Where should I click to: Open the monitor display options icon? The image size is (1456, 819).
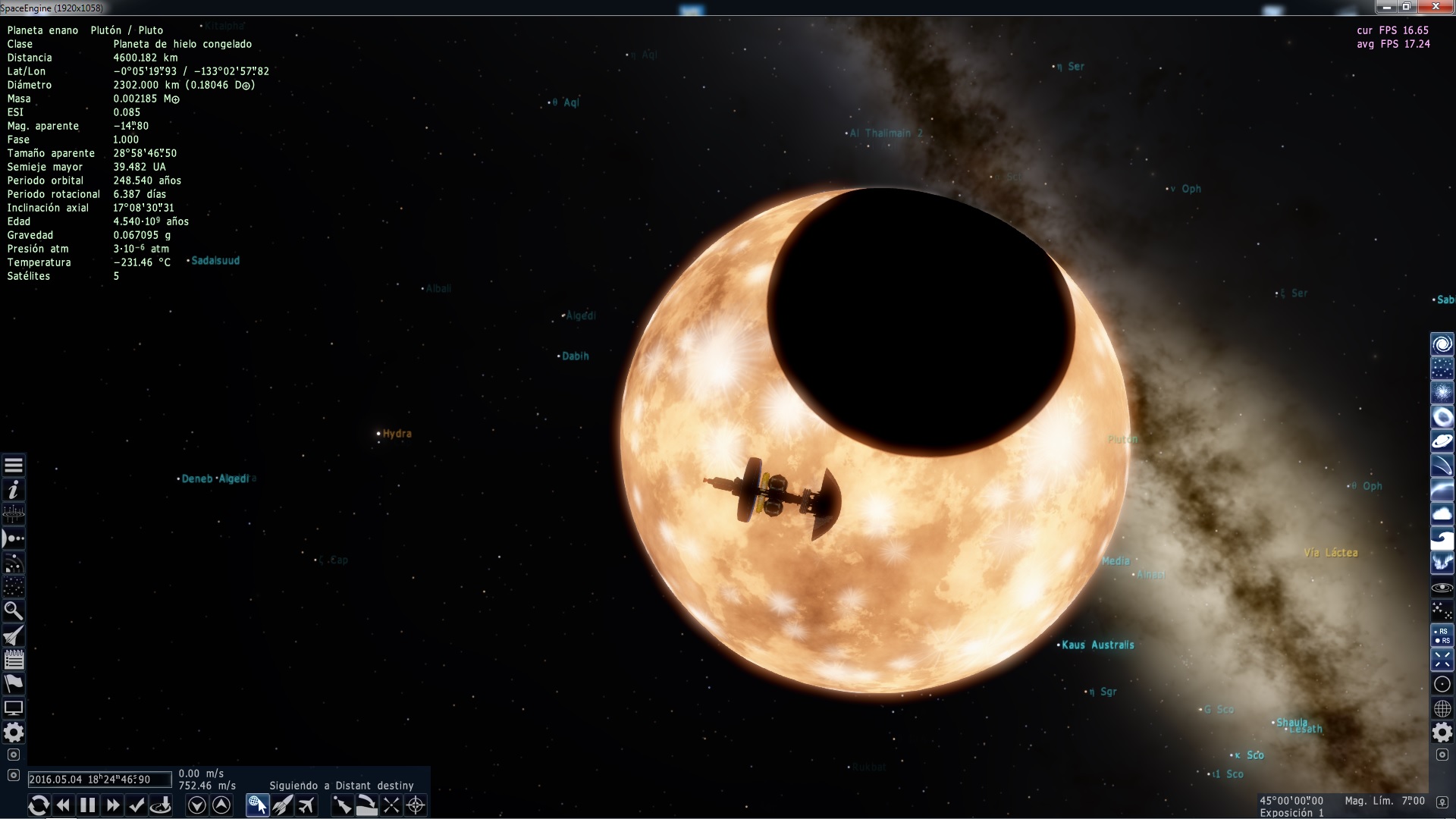coord(14,708)
